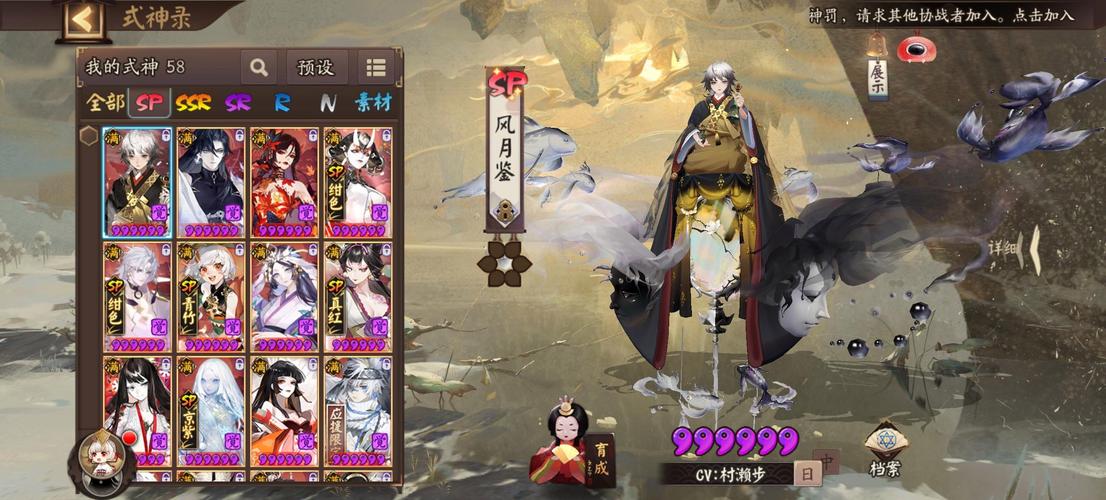Open the 档案 archive icon

tap(884, 447)
